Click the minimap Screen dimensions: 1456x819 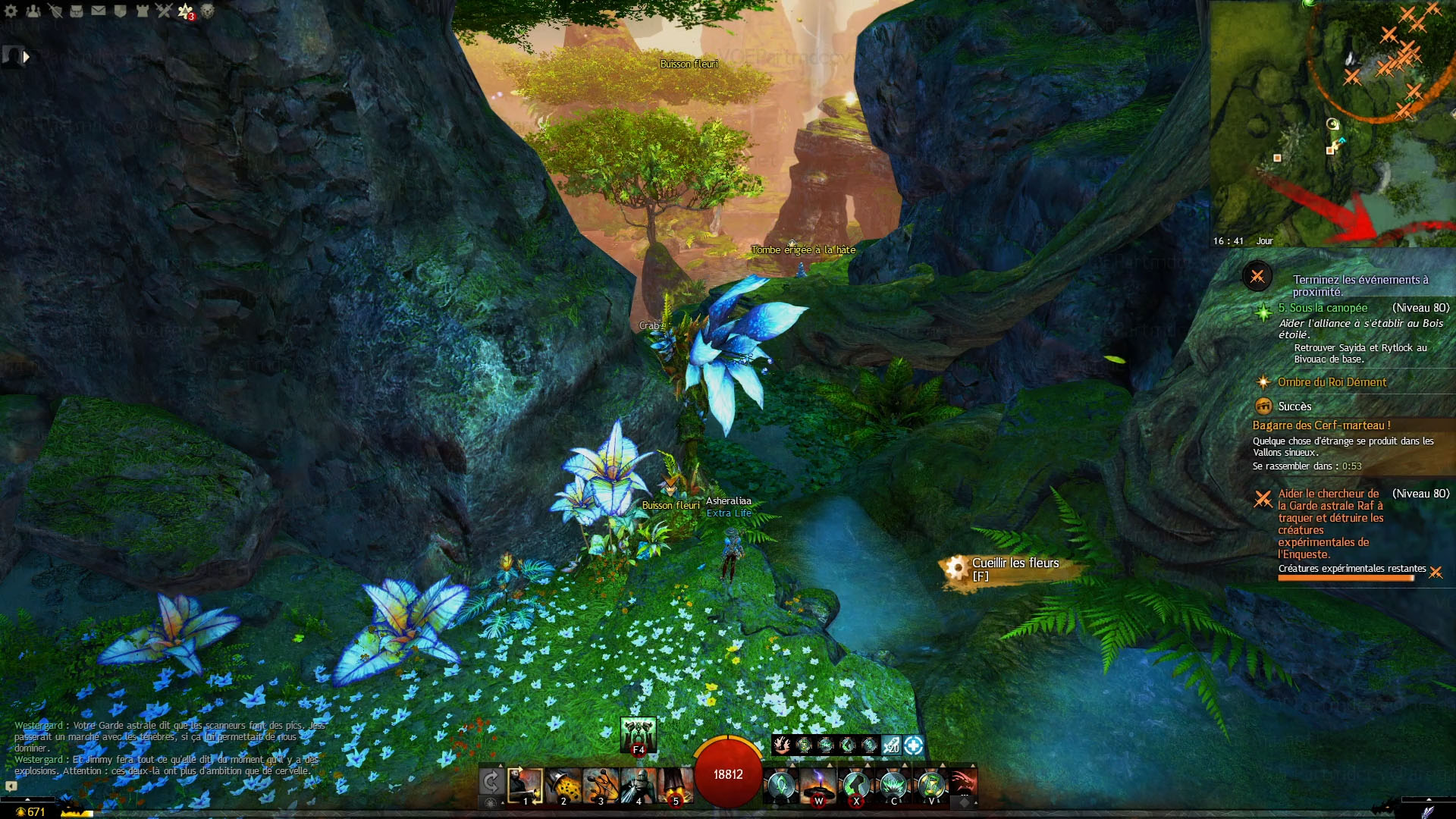point(1332,123)
